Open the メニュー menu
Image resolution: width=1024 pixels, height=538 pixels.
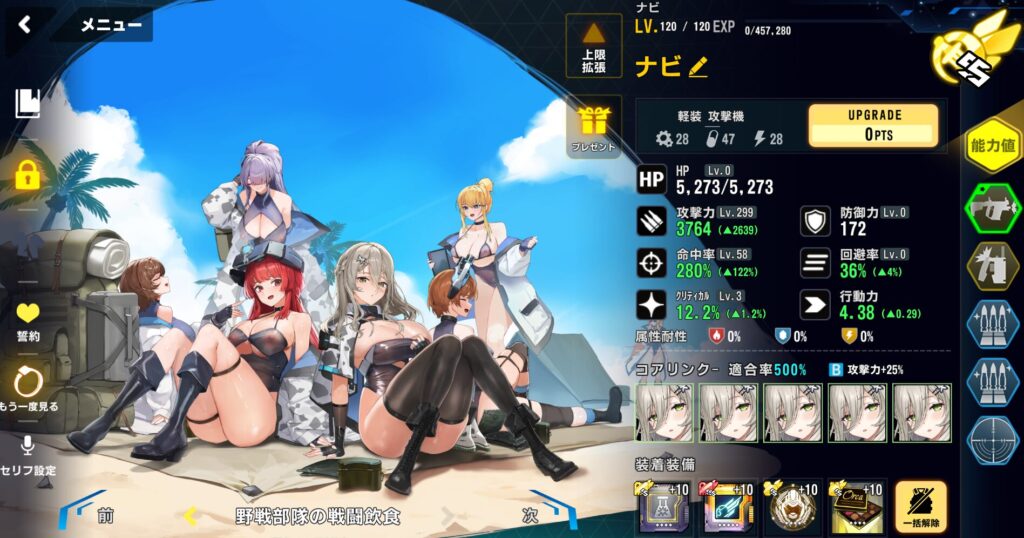[110, 26]
